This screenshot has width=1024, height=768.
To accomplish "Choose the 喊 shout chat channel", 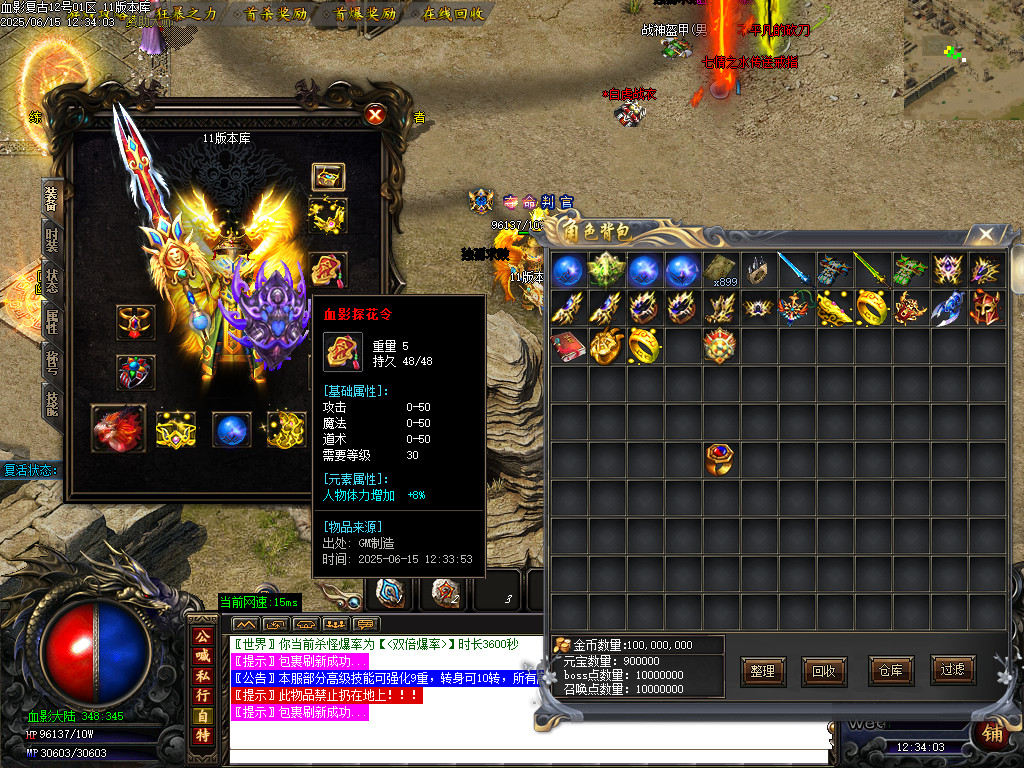I will coord(203,656).
